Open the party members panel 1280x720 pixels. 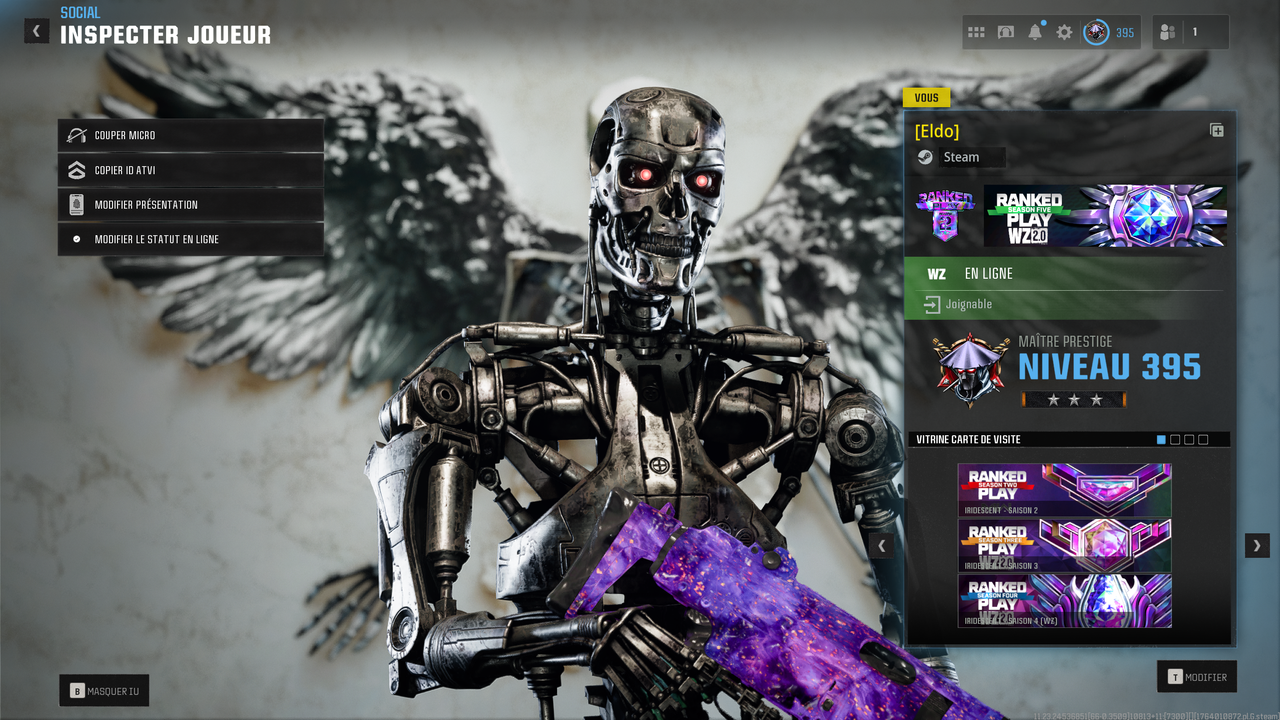point(1190,32)
